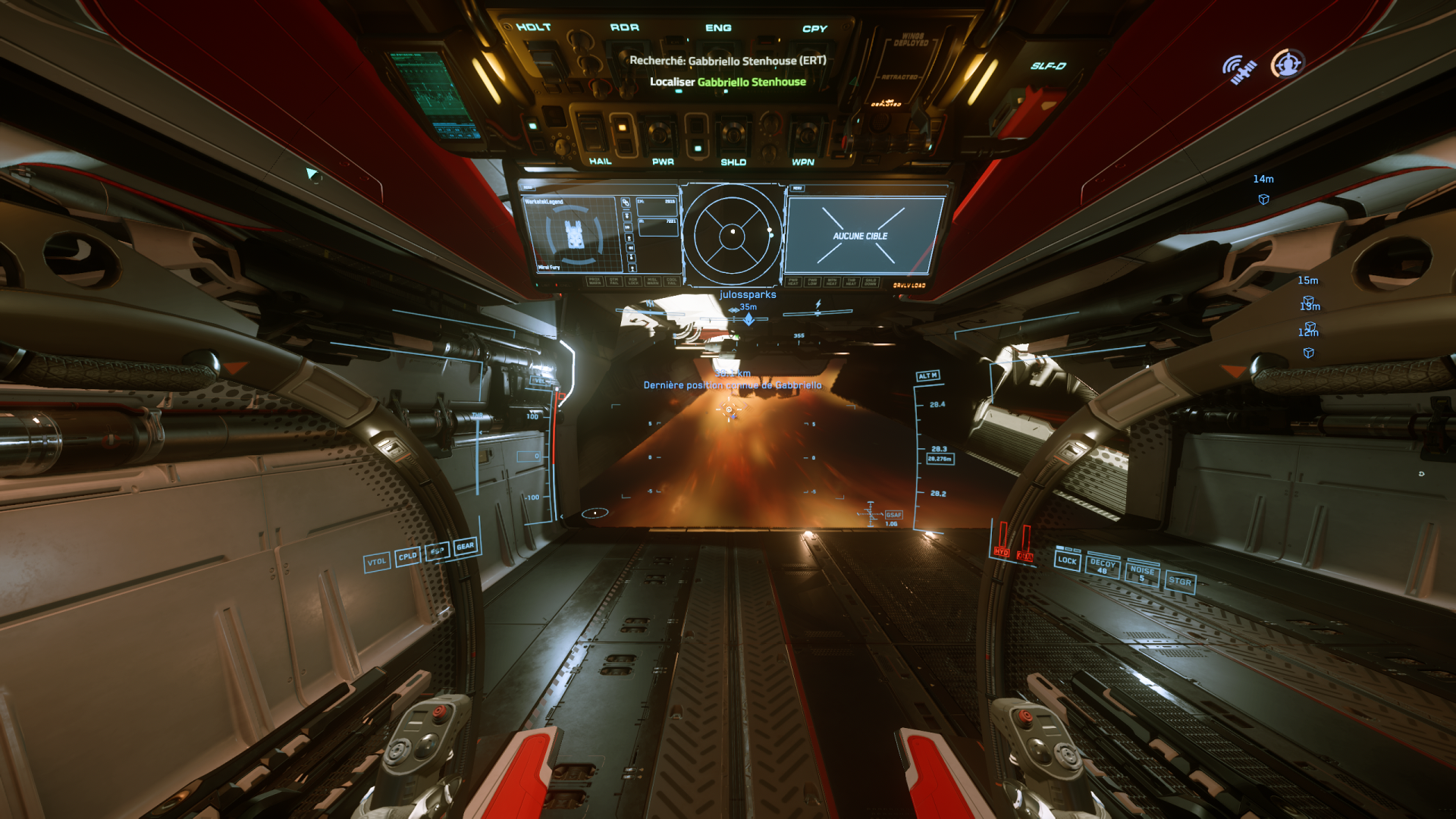The width and height of the screenshot is (1456, 819).
Task: Click the circular radar display
Action: pyautogui.click(x=733, y=234)
